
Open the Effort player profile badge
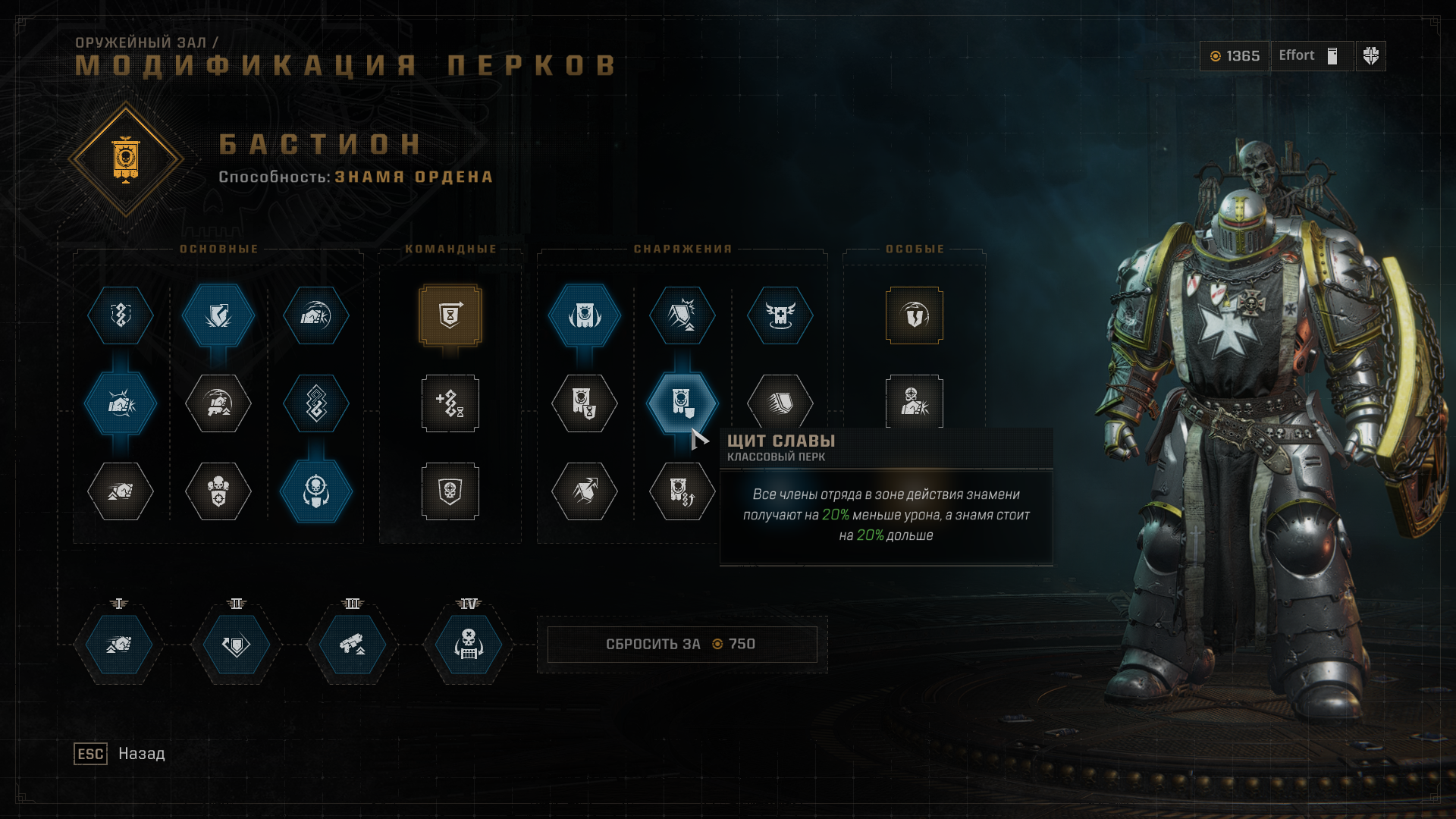1311,56
